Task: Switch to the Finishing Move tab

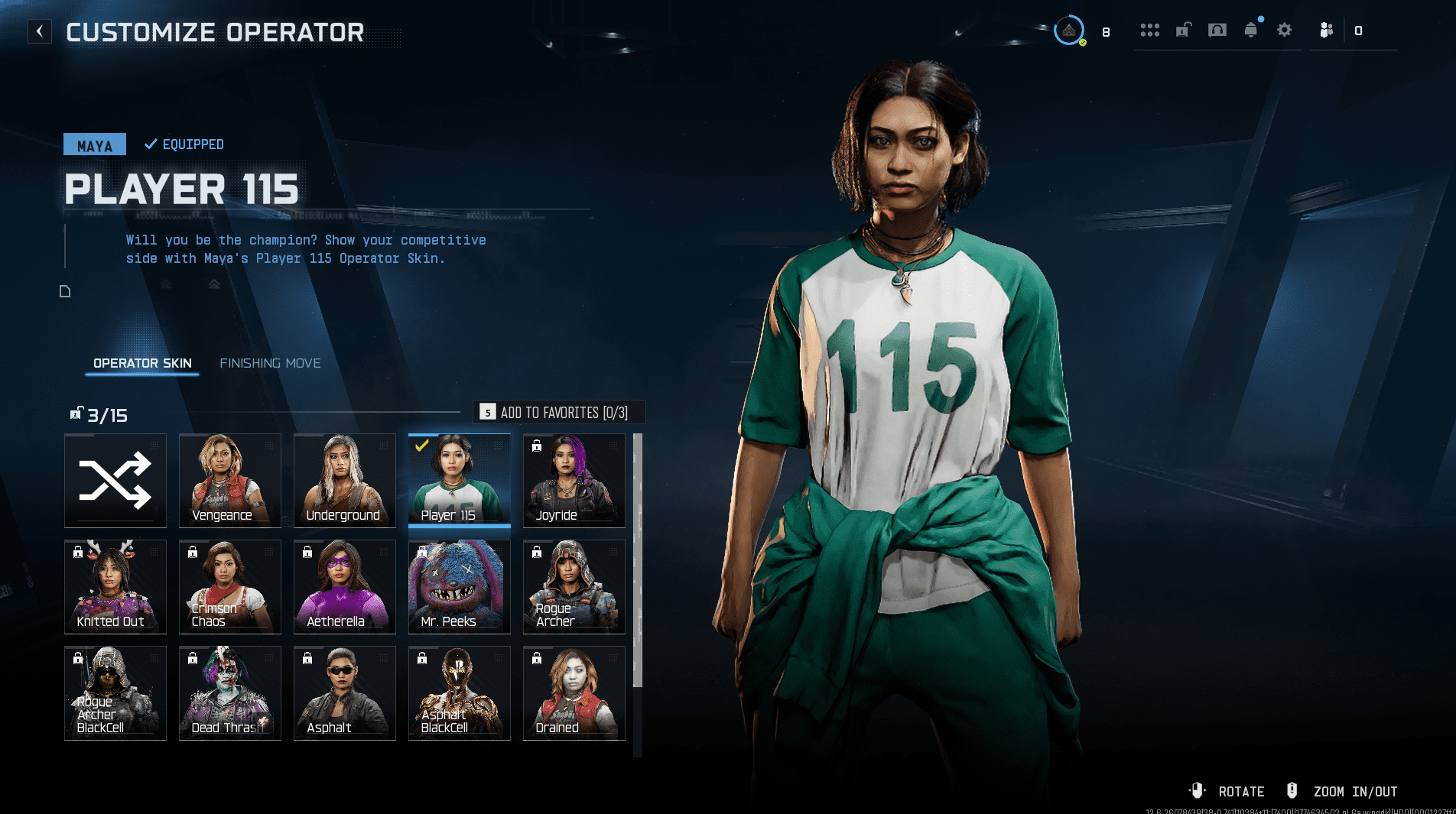Action: pos(270,363)
